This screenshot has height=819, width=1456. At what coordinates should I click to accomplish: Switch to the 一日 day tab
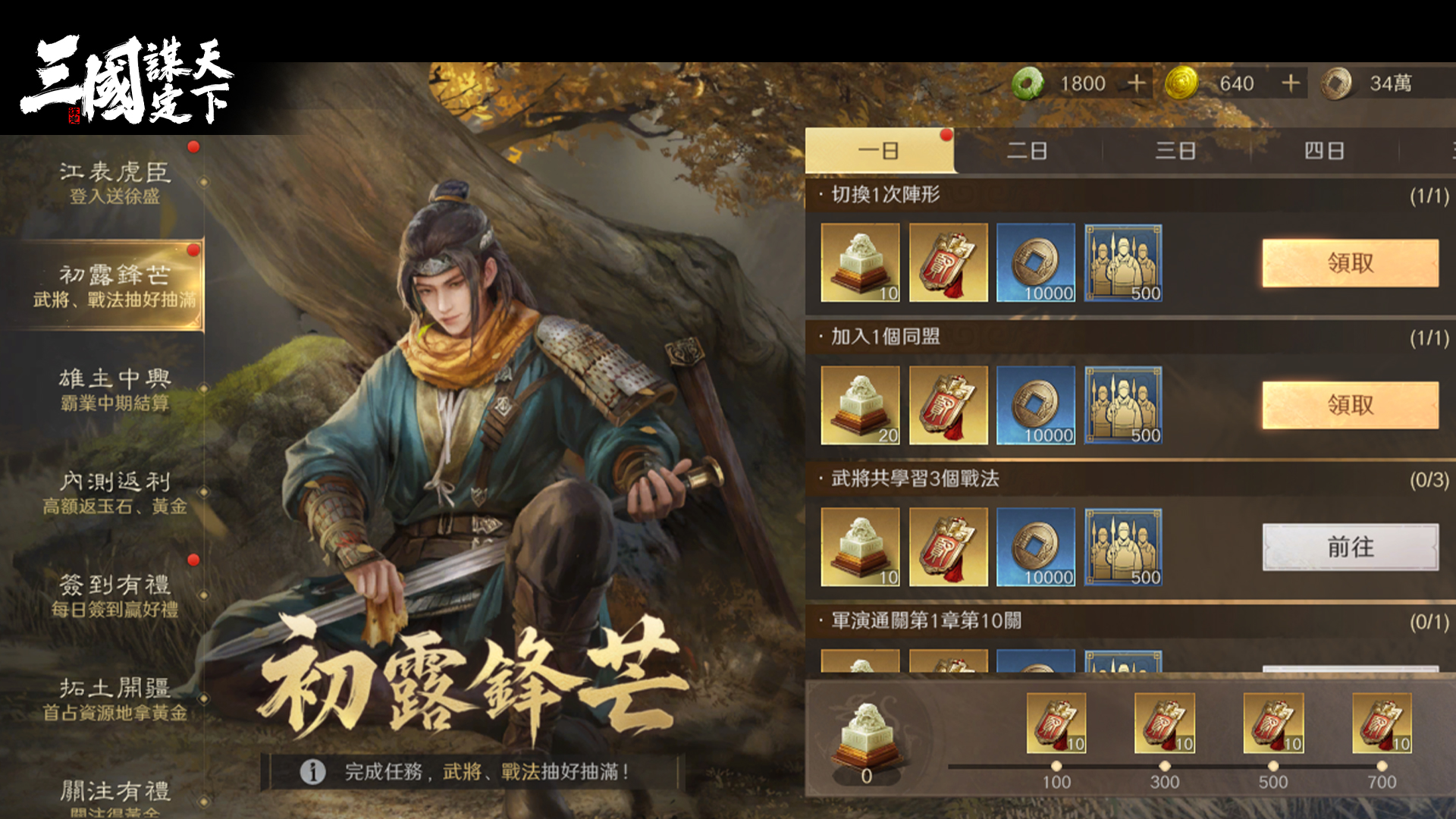(x=878, y=151)
